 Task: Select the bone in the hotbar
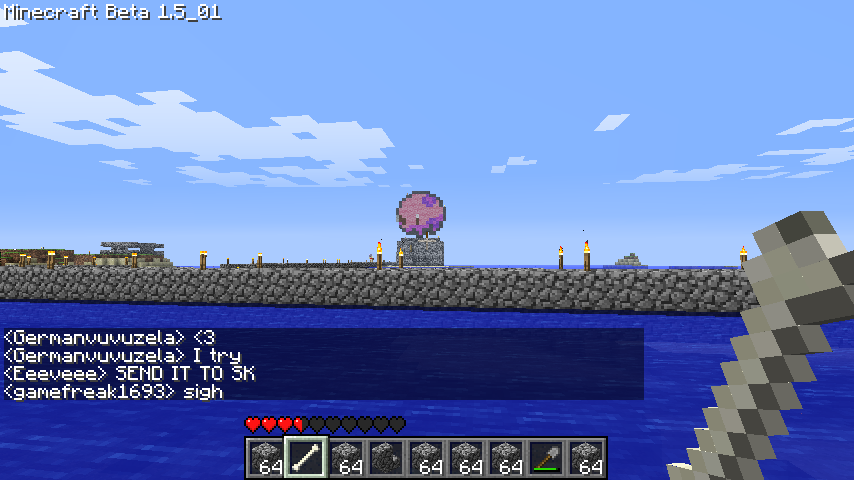coord(305,458)
